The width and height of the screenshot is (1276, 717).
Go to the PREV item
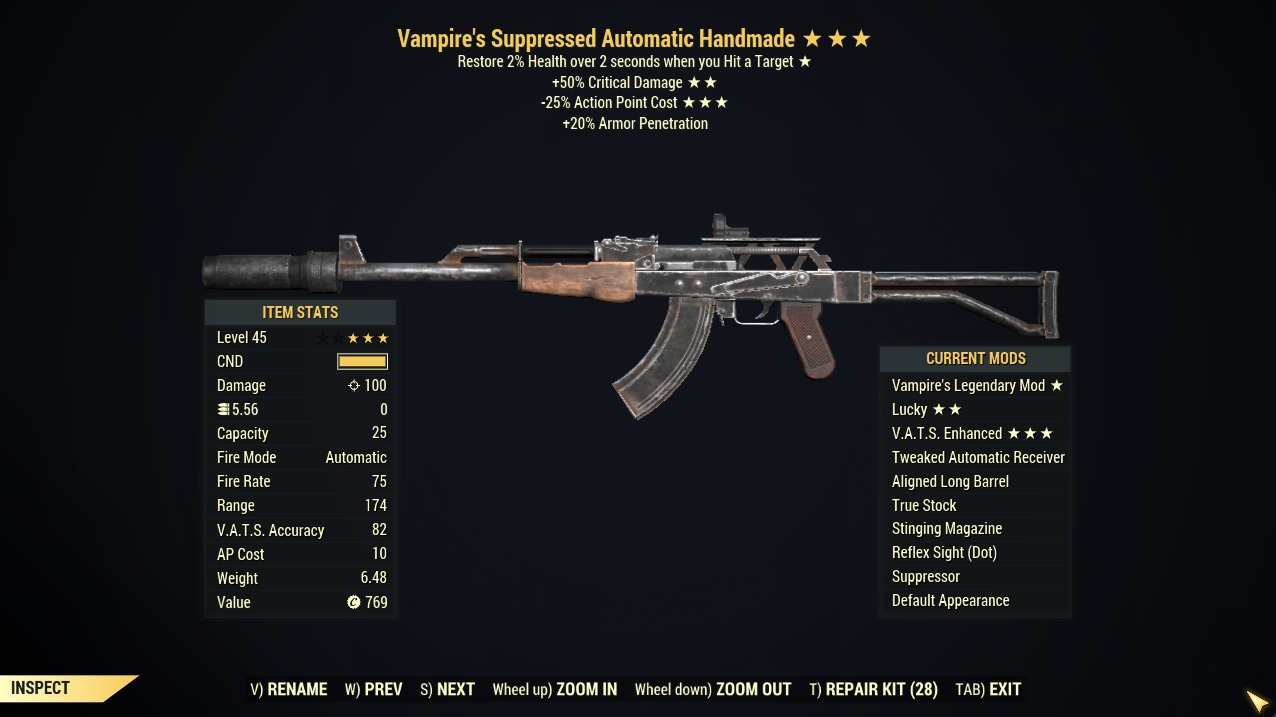[x=374, y=689]
